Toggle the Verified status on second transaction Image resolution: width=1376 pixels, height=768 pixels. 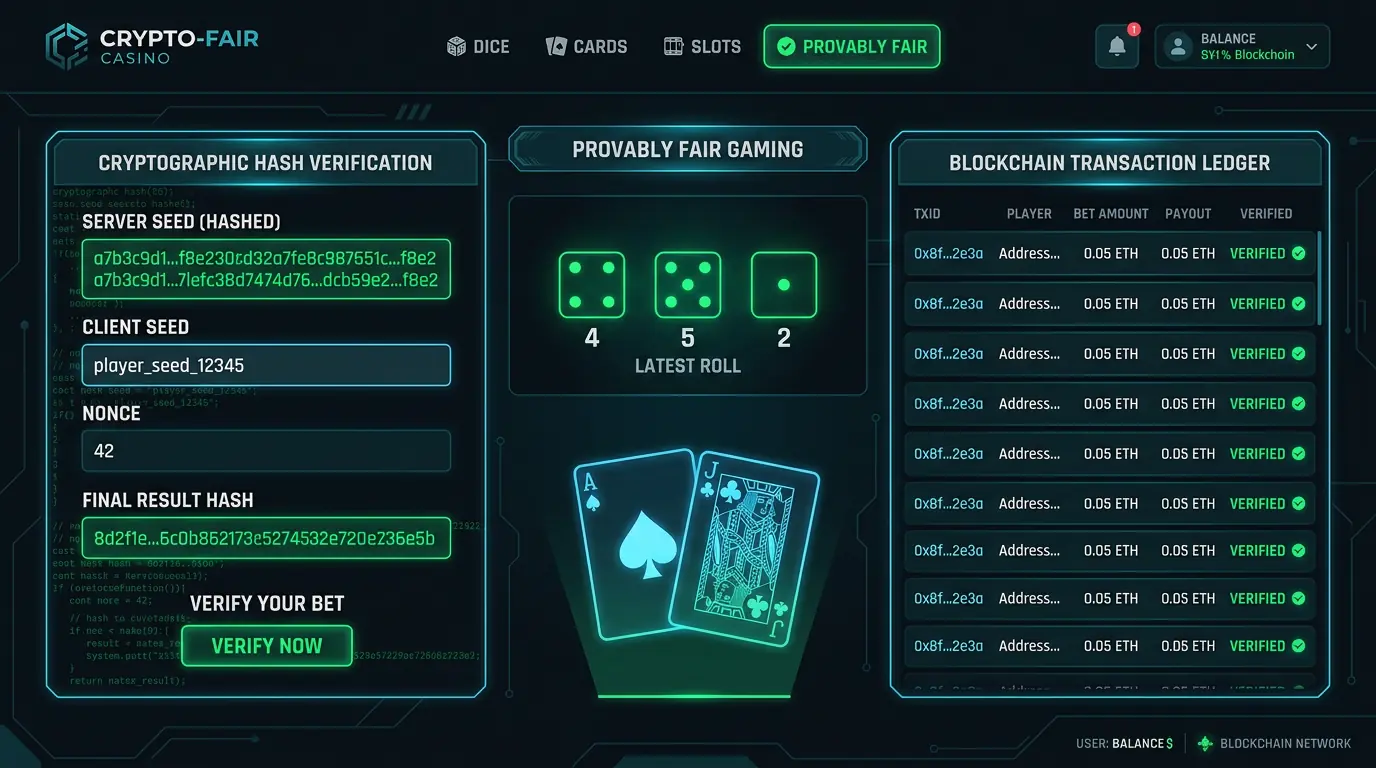click(x=1299, y=303)
